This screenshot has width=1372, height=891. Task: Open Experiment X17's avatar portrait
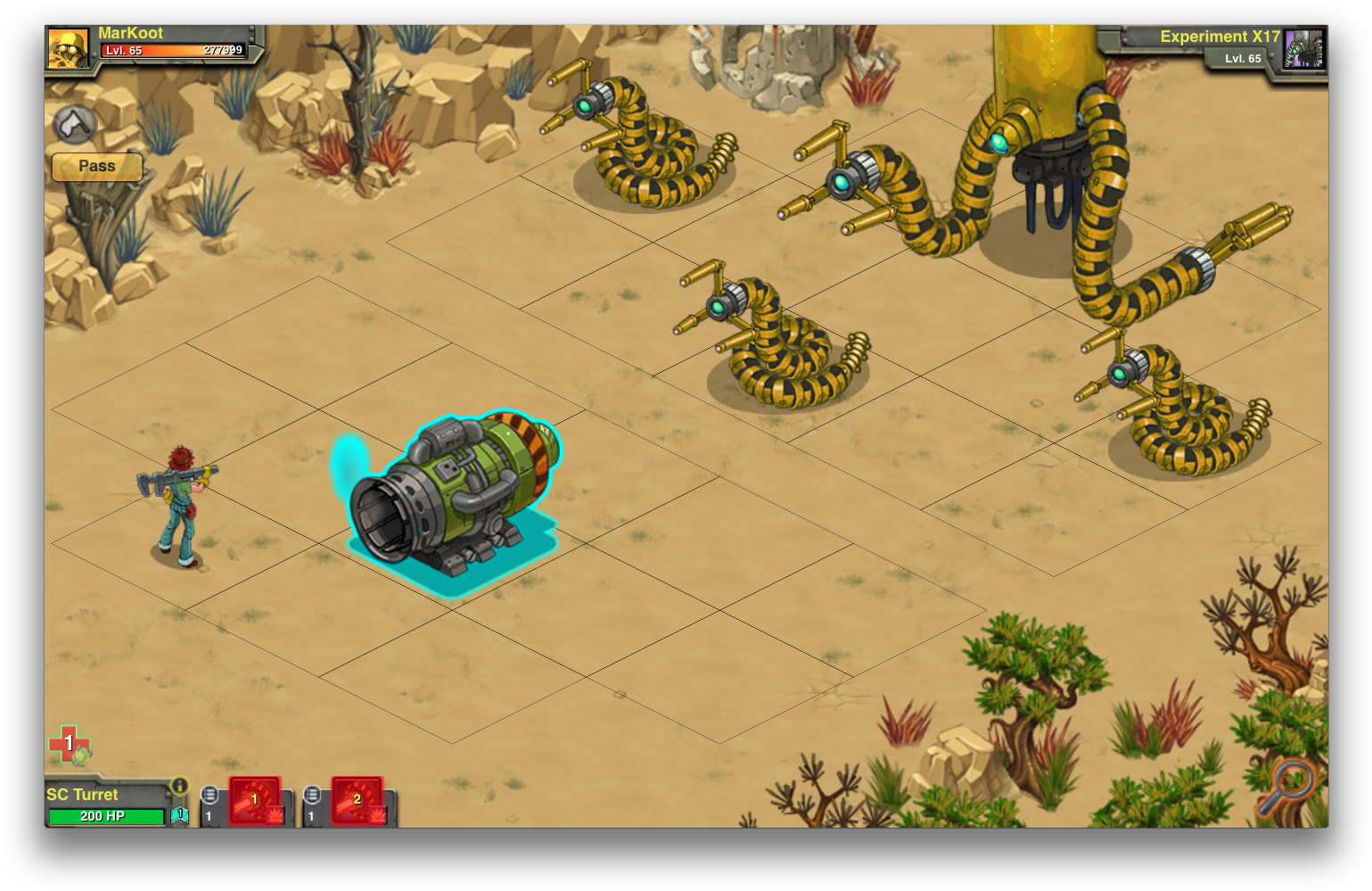[x=1304, y=49]
